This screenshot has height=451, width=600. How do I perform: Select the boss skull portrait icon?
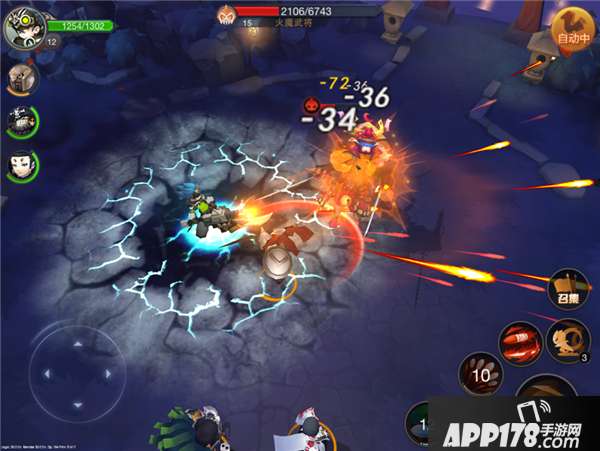[226, 13]
